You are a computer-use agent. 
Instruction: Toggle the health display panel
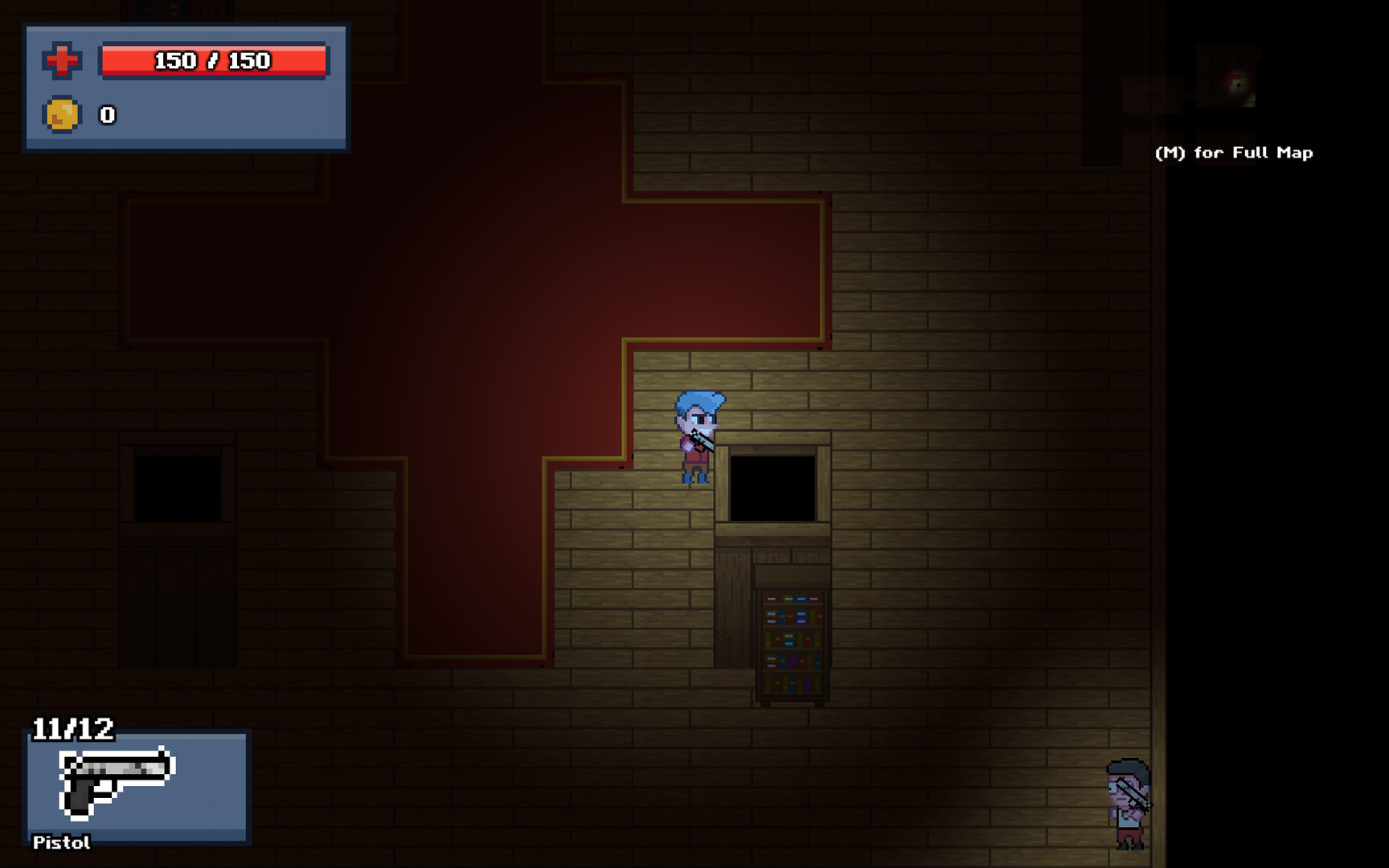coord(186,88)
